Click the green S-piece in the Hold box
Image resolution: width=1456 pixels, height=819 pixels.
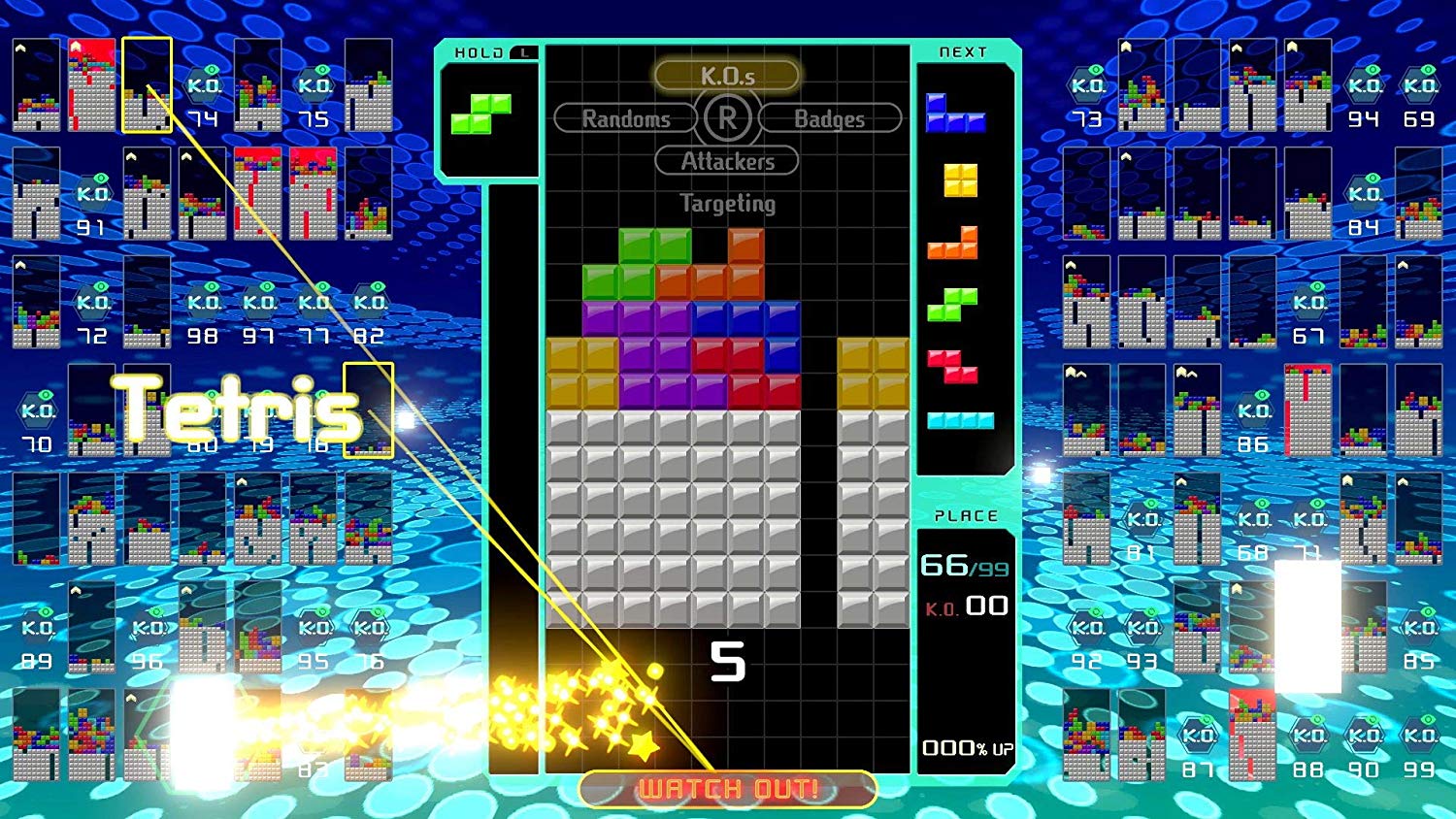click(482, 115)
